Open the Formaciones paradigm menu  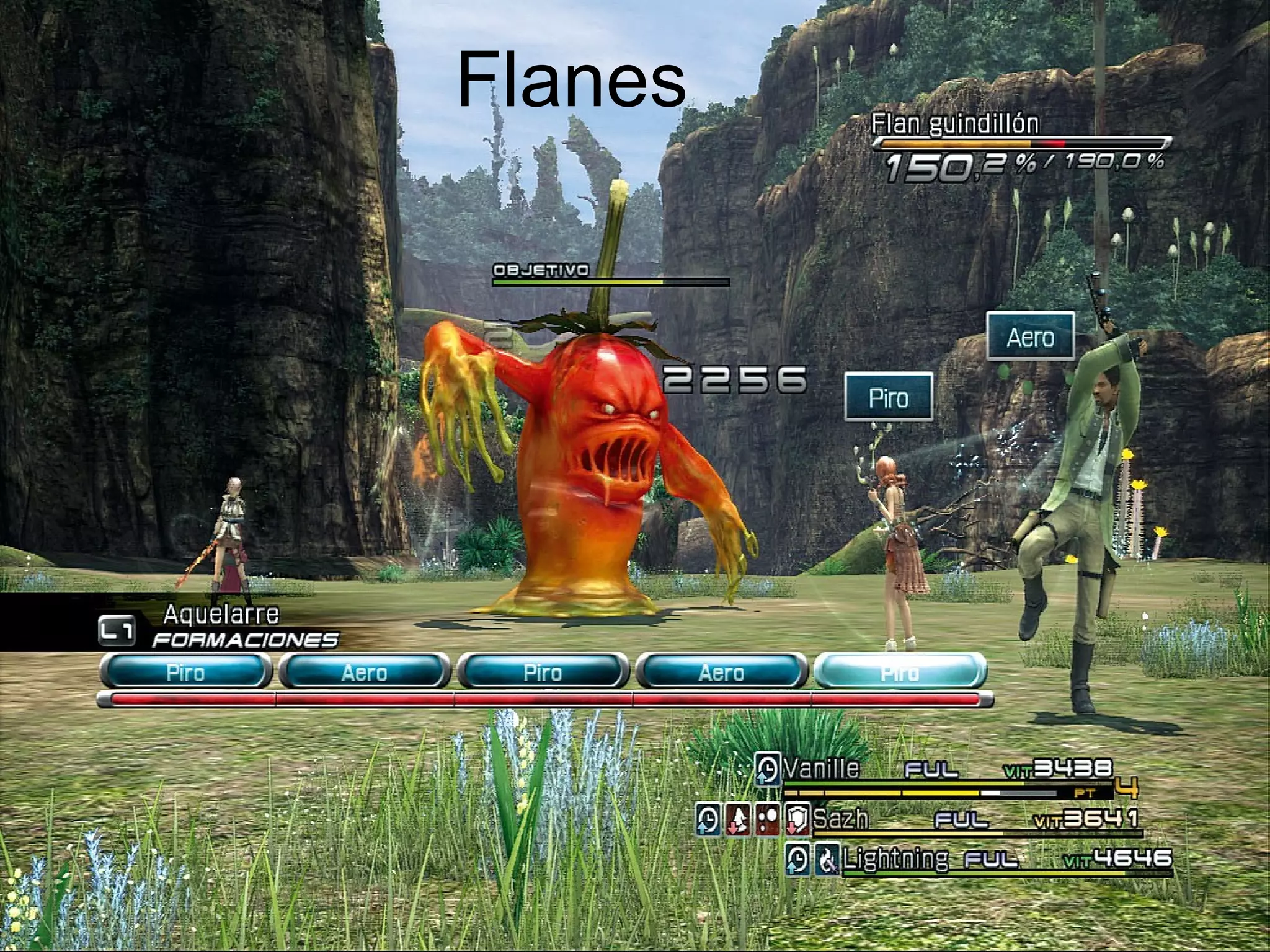tap(244, 640)
